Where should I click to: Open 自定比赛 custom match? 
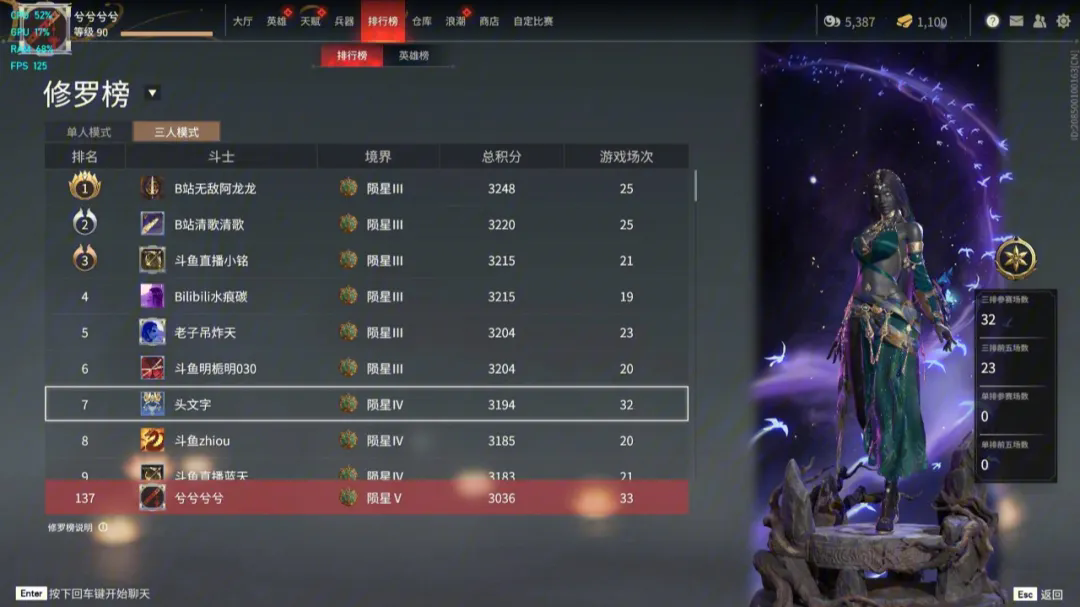click(x=533, y=21)
